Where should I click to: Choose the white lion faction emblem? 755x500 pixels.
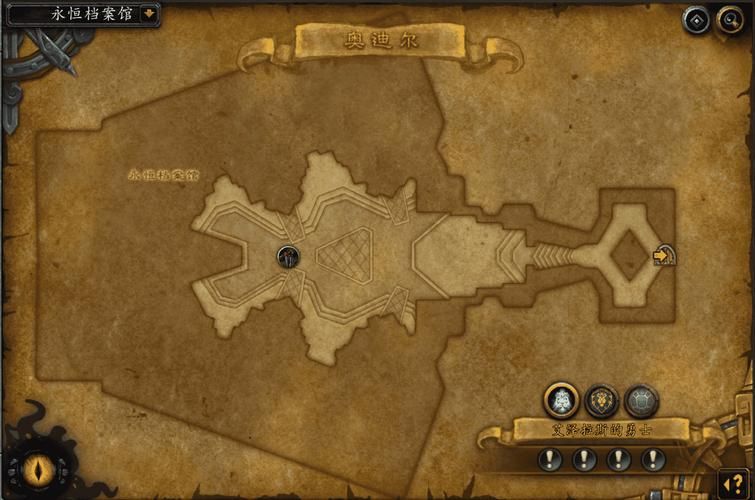click(561, 401)
